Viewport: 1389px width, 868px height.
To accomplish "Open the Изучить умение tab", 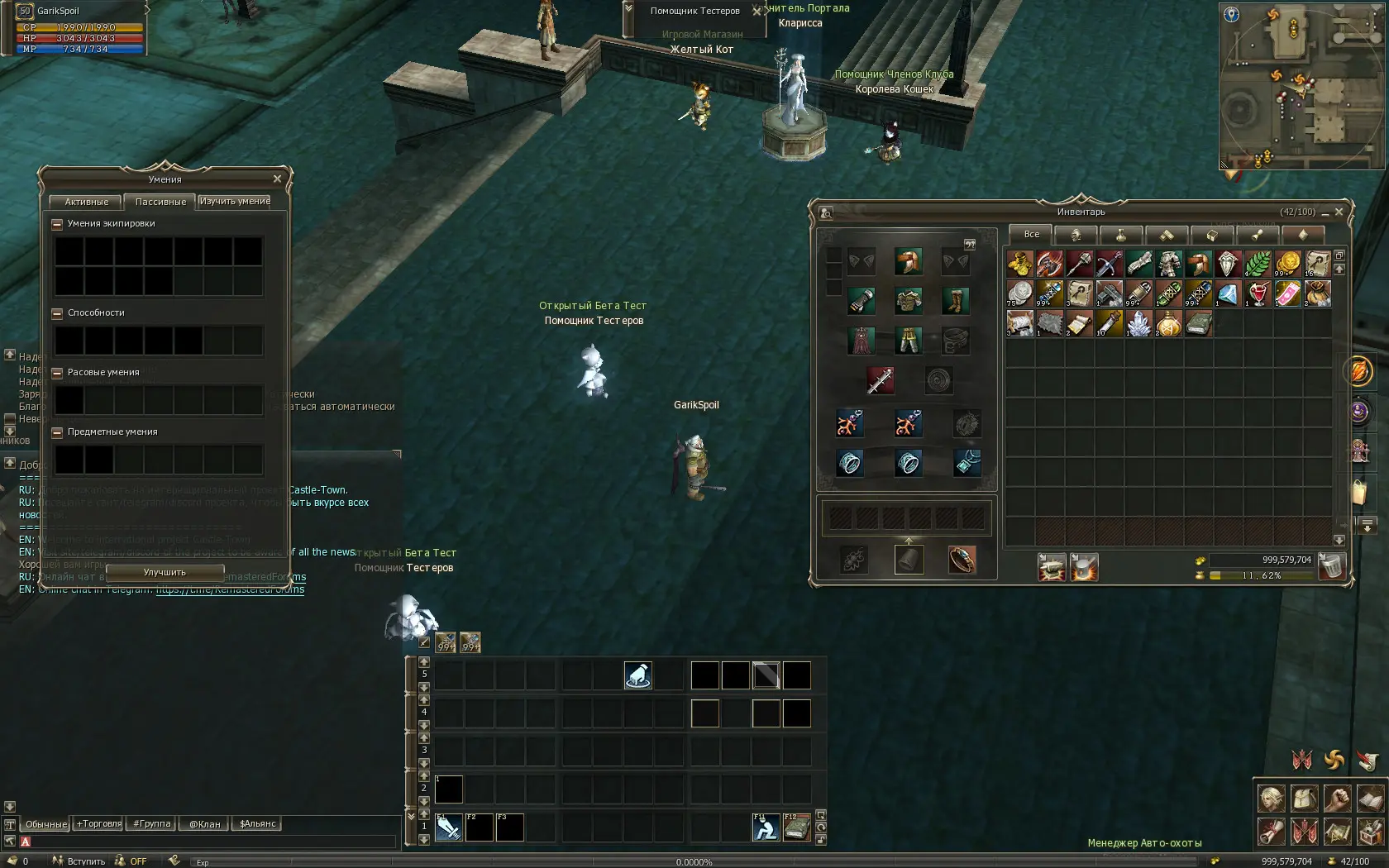I will [x=235, y=201].
